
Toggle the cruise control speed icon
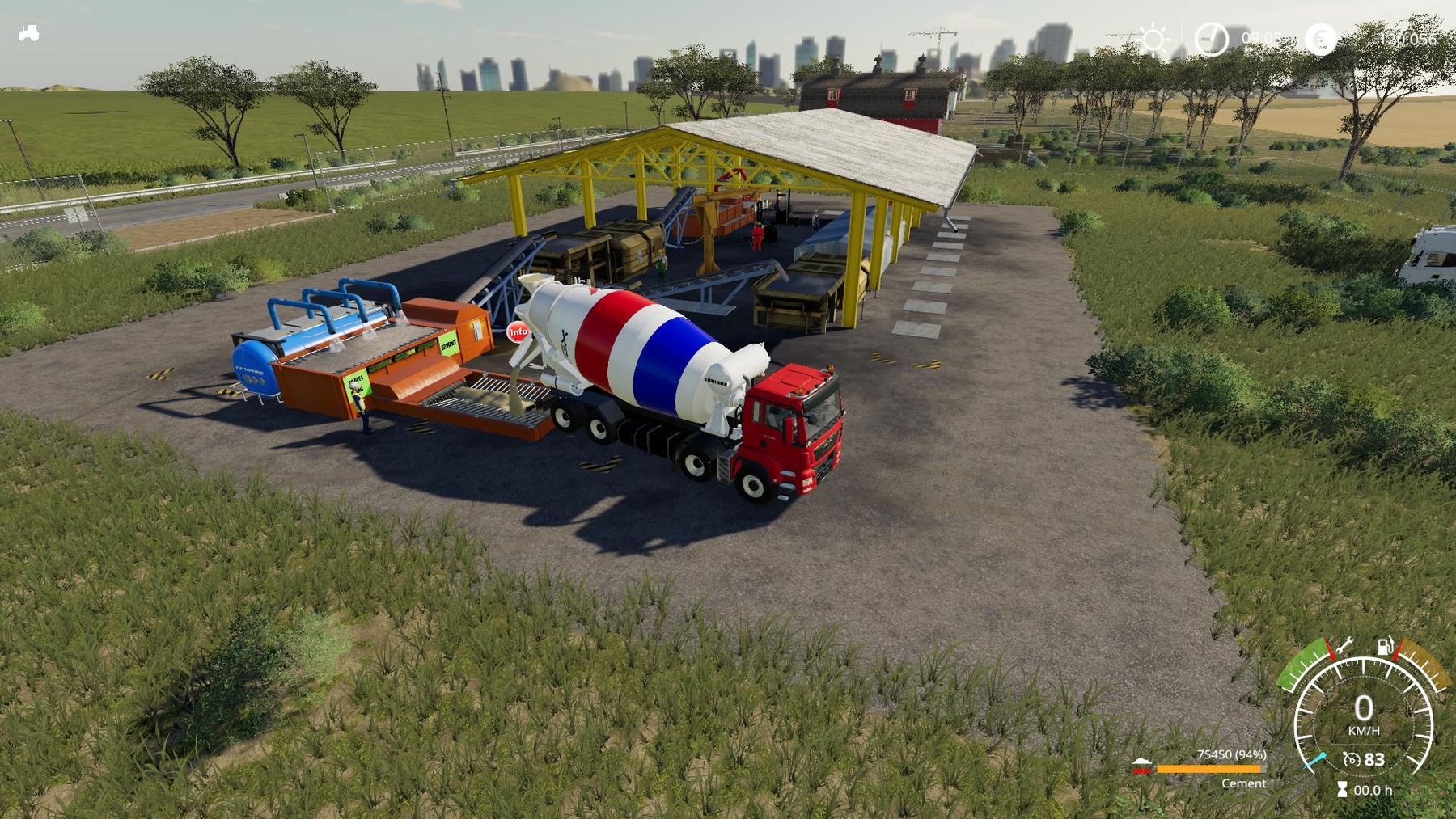coord(1352,759)
